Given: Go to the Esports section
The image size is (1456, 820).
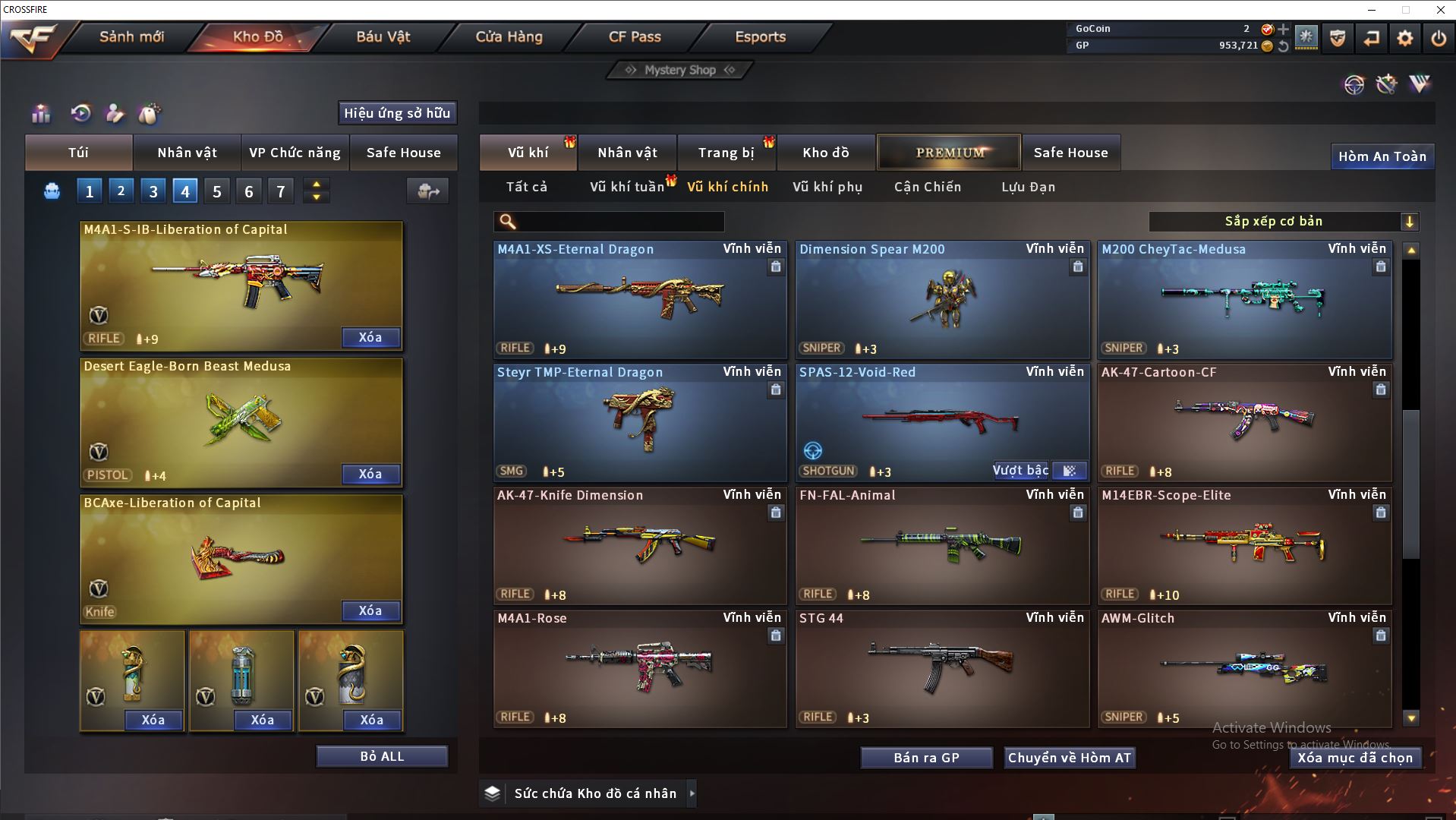Looking at the screenshot, I should click(x=760, y=36).
